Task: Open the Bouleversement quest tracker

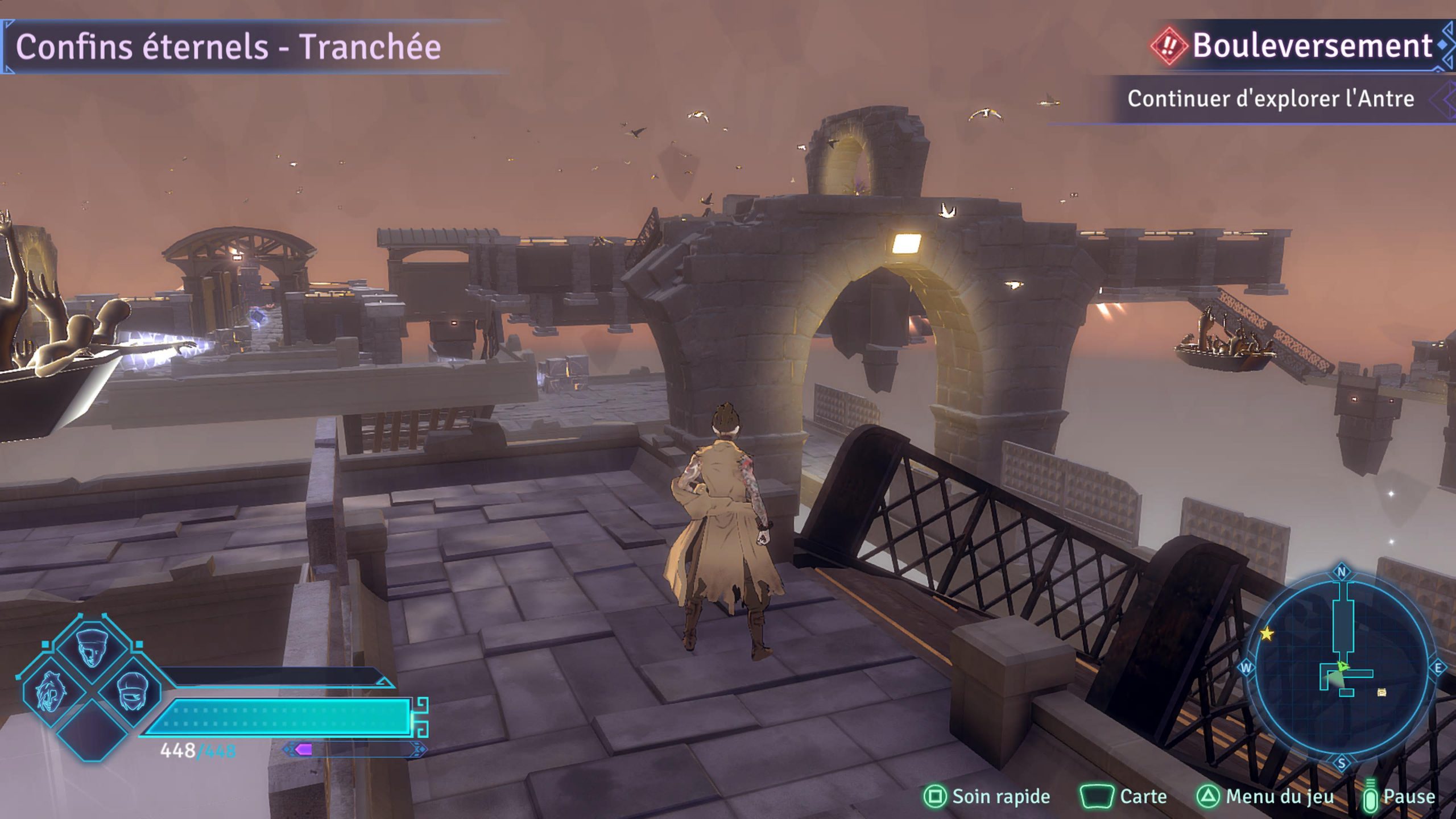Action: (1312, 45)
